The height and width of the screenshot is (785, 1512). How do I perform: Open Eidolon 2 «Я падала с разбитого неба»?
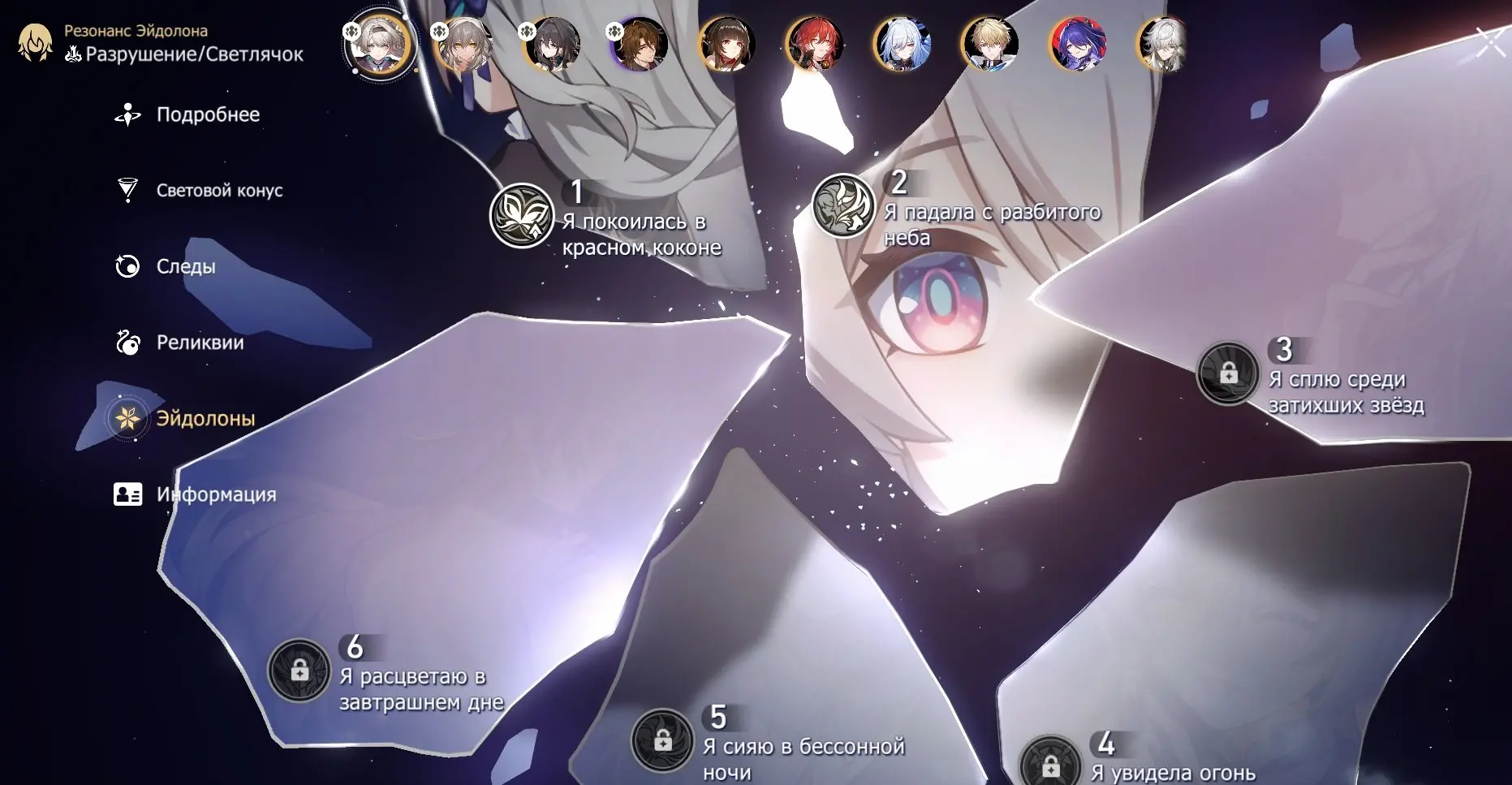point(843,206)
